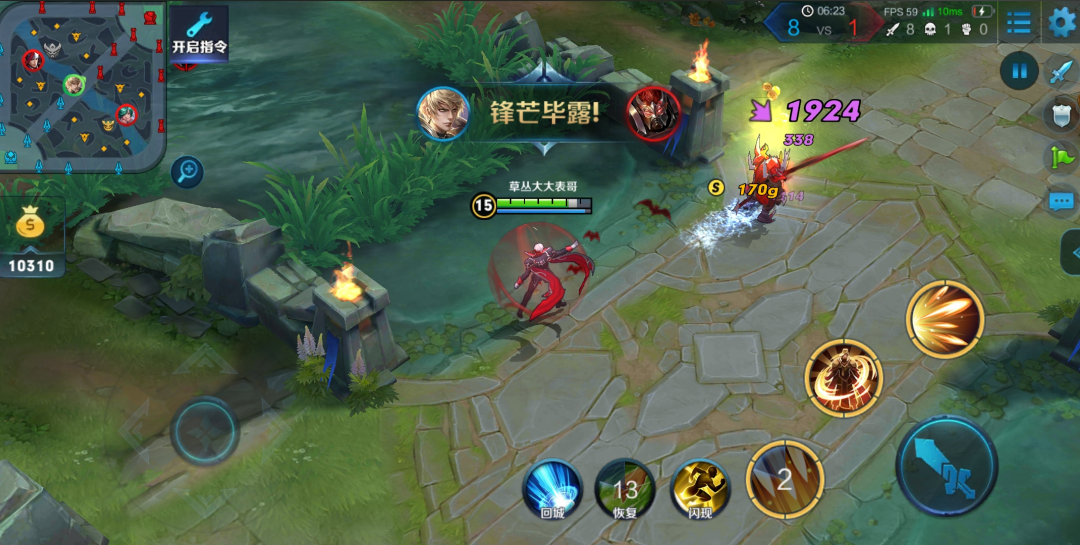
Task: Click the magnifier button beside the minimap
Action: (187, 172)
